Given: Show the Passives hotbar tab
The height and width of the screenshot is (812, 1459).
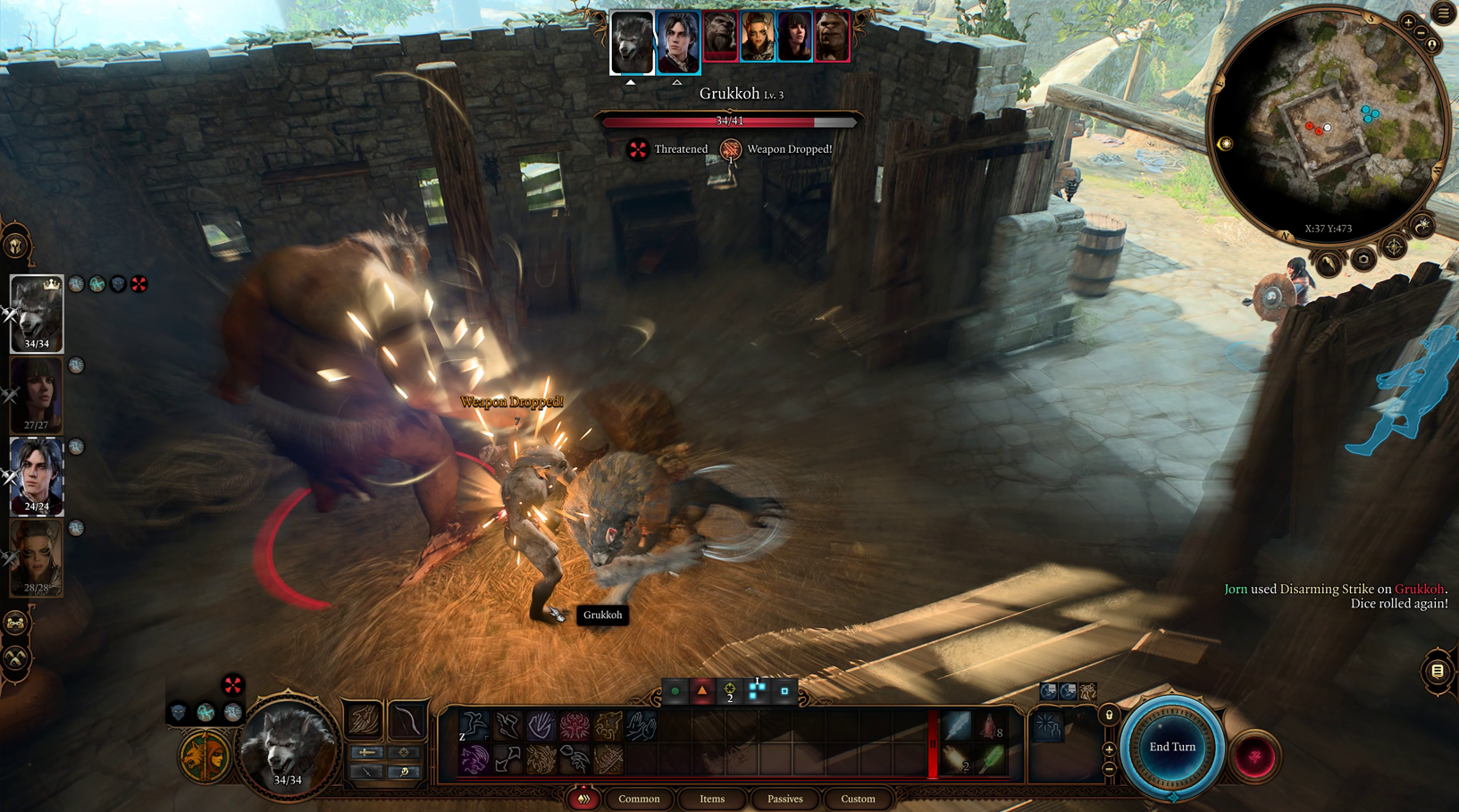Looking at the screenshot, I should pos(784,799).
